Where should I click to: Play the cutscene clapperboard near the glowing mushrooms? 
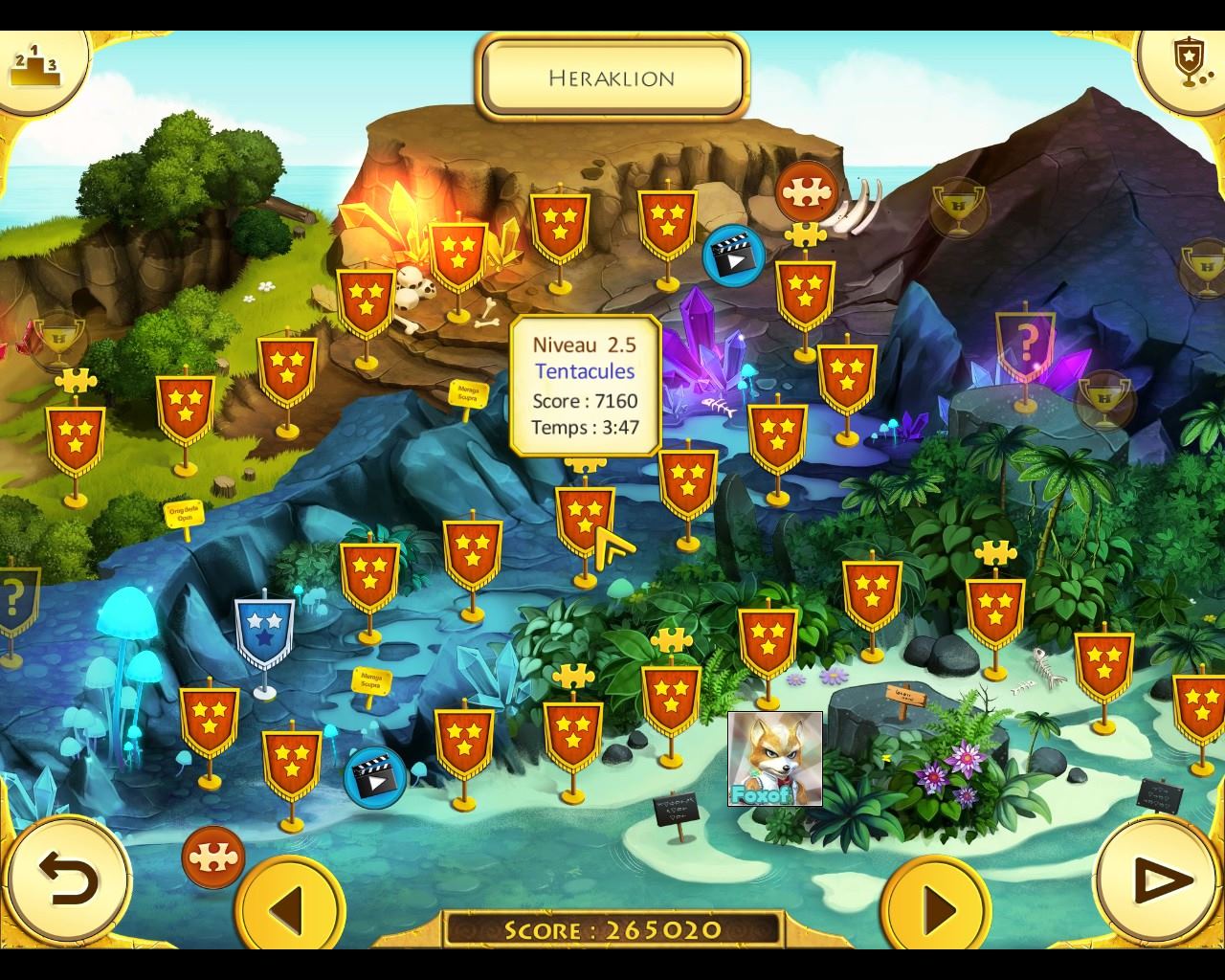374,776
